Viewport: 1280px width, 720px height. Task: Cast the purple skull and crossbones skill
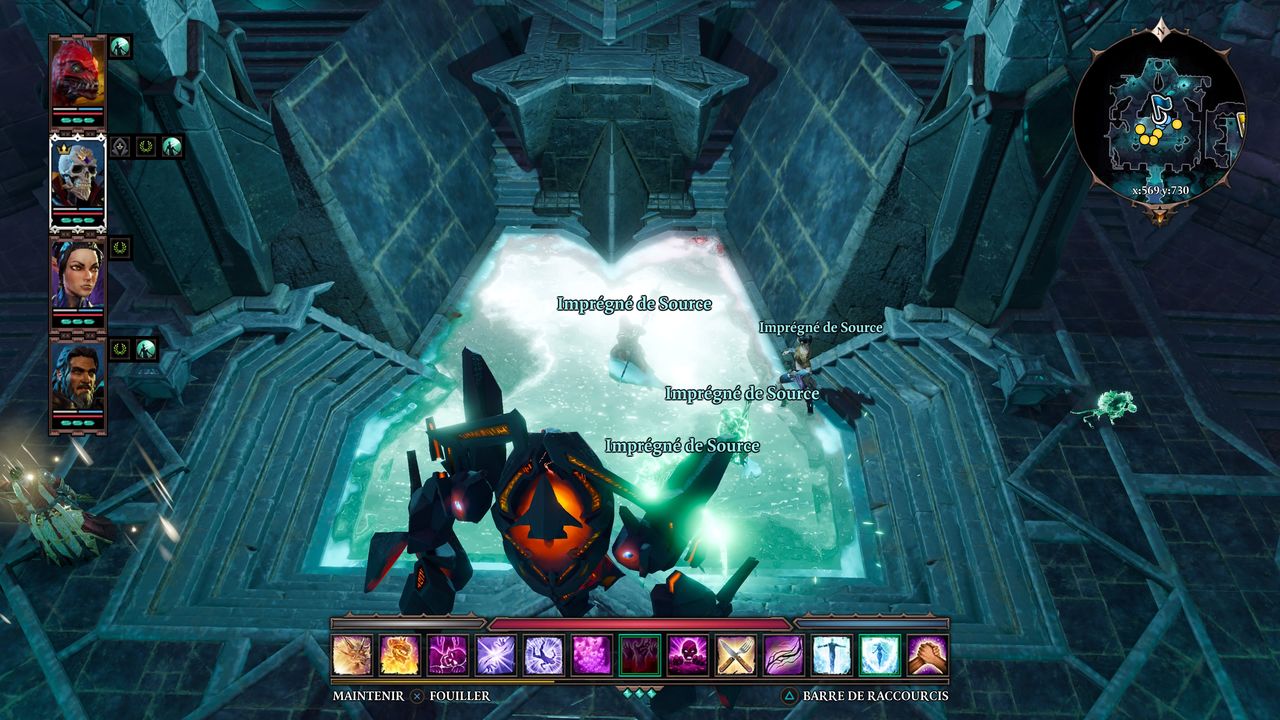(x=448, y=655)
